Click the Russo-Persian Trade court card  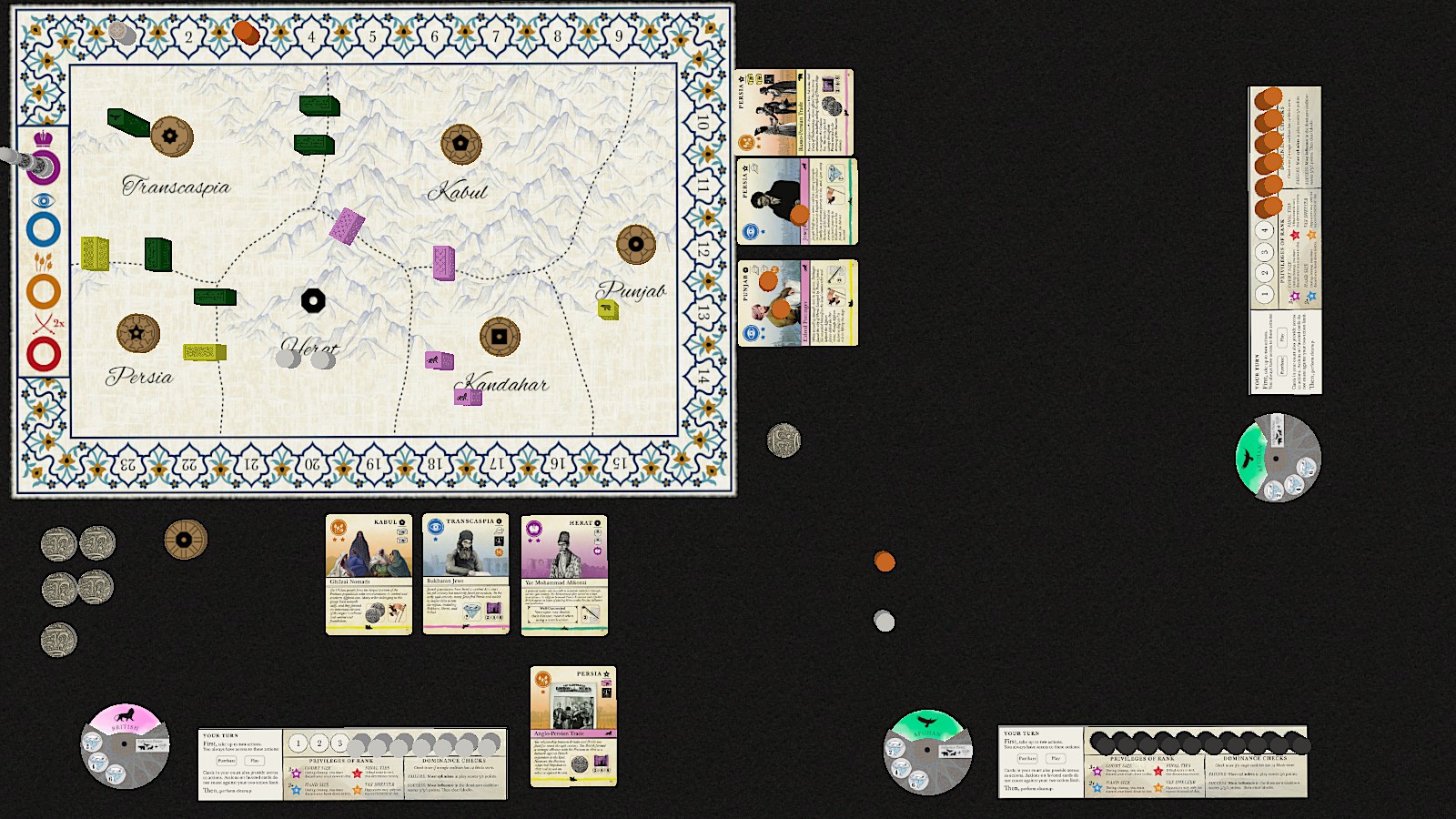click(794, 112)
